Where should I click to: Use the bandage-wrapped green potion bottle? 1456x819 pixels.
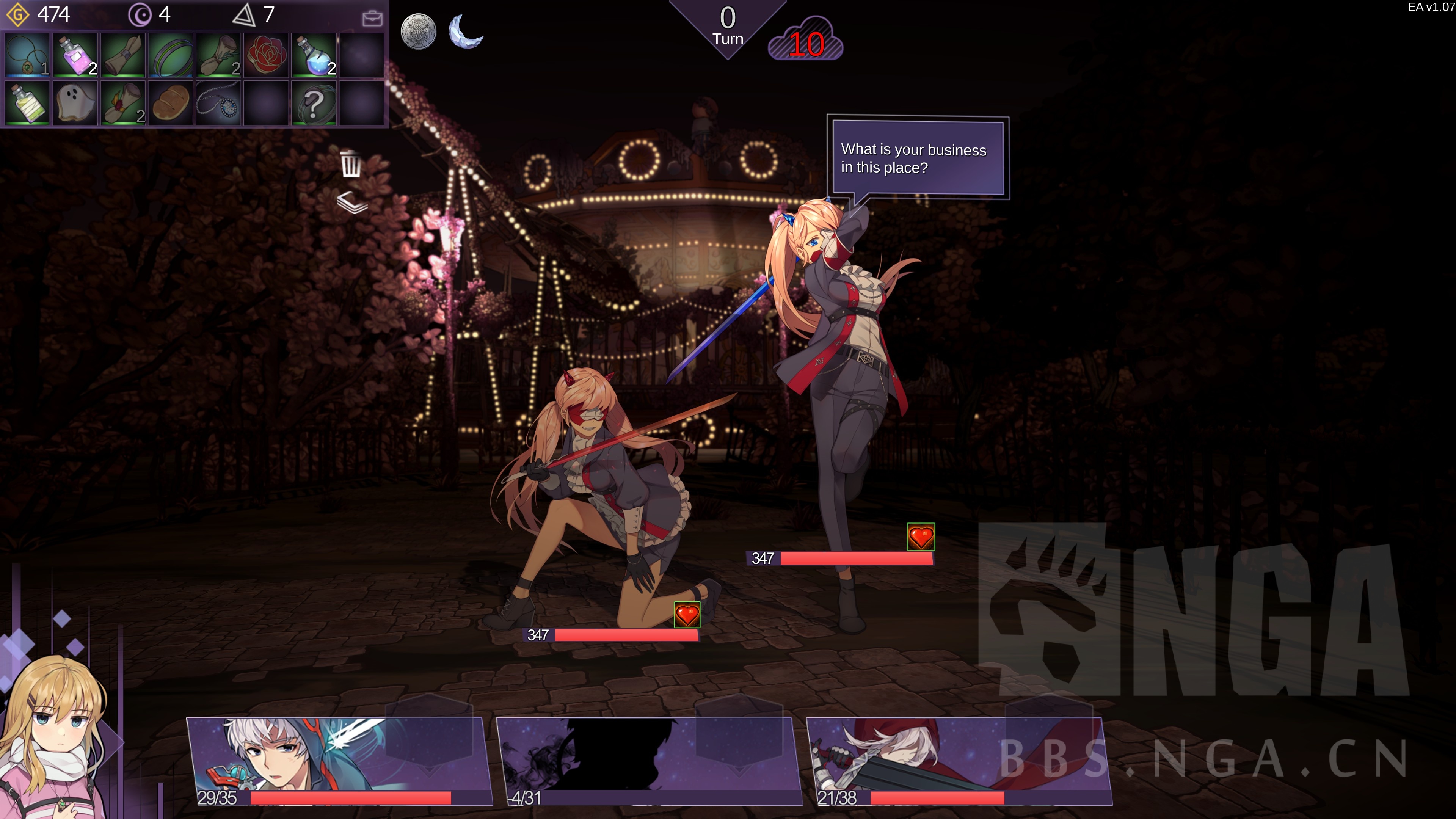point(27,103)
